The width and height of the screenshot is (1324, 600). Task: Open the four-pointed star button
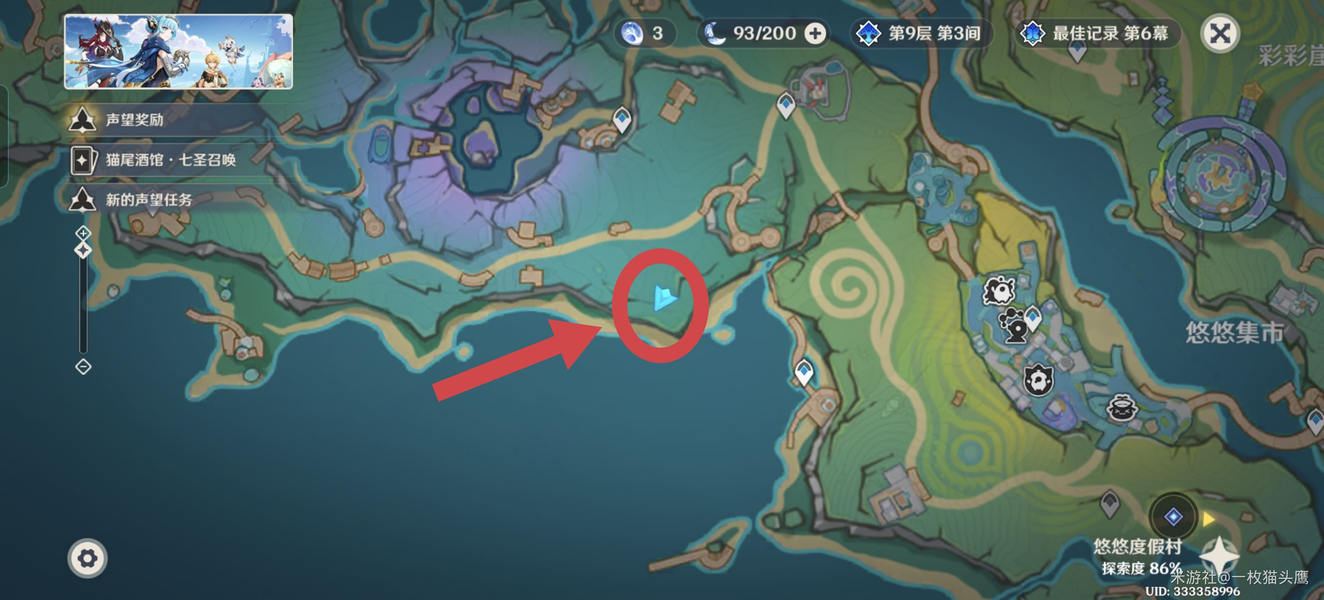click(x=1219, y=556)
